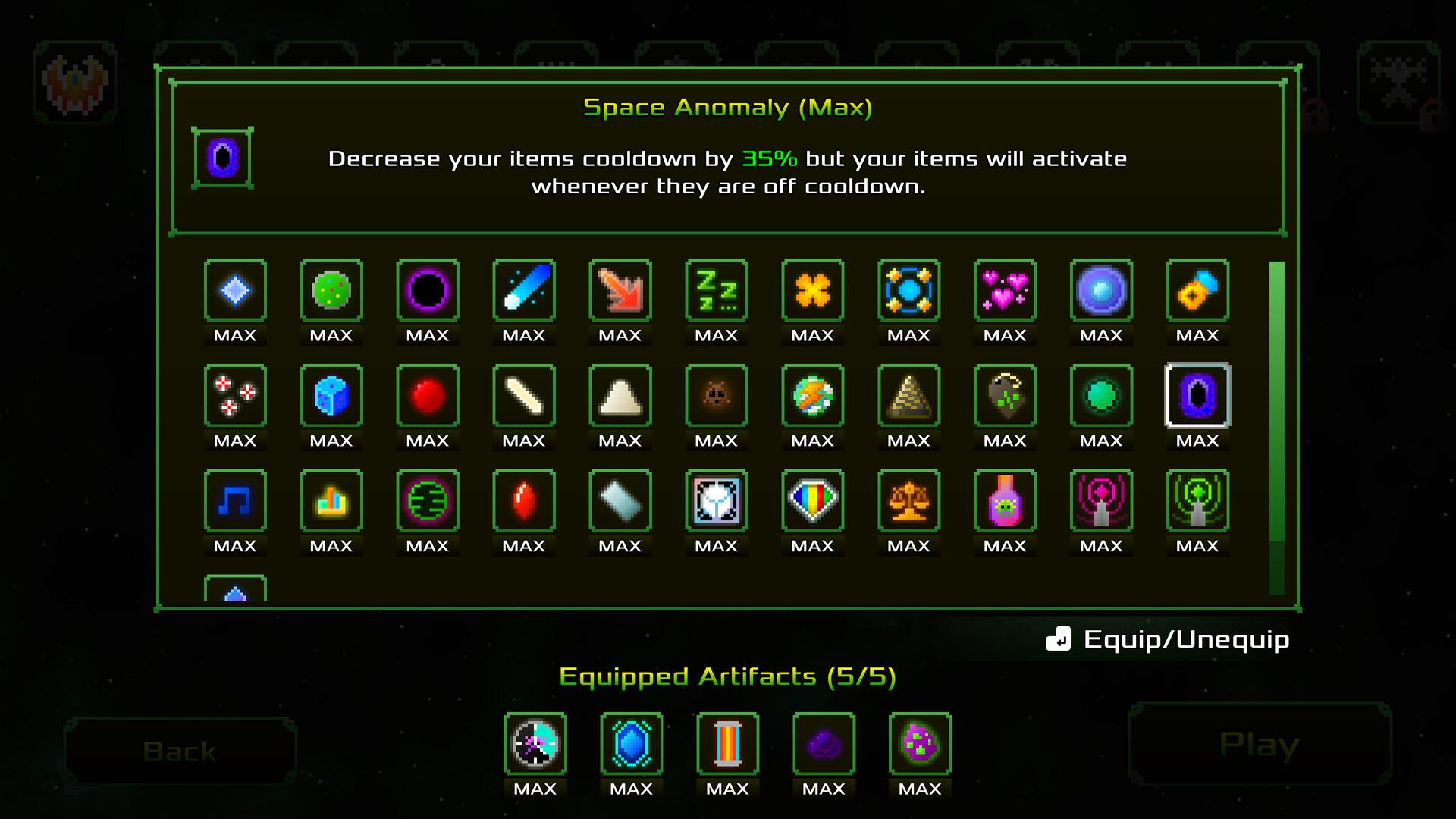Image resolution: width=1456 pixels, height=819 pixels.
Task: Unequip the orange pillar equipped artifact
Action: [x=727, y=744]
